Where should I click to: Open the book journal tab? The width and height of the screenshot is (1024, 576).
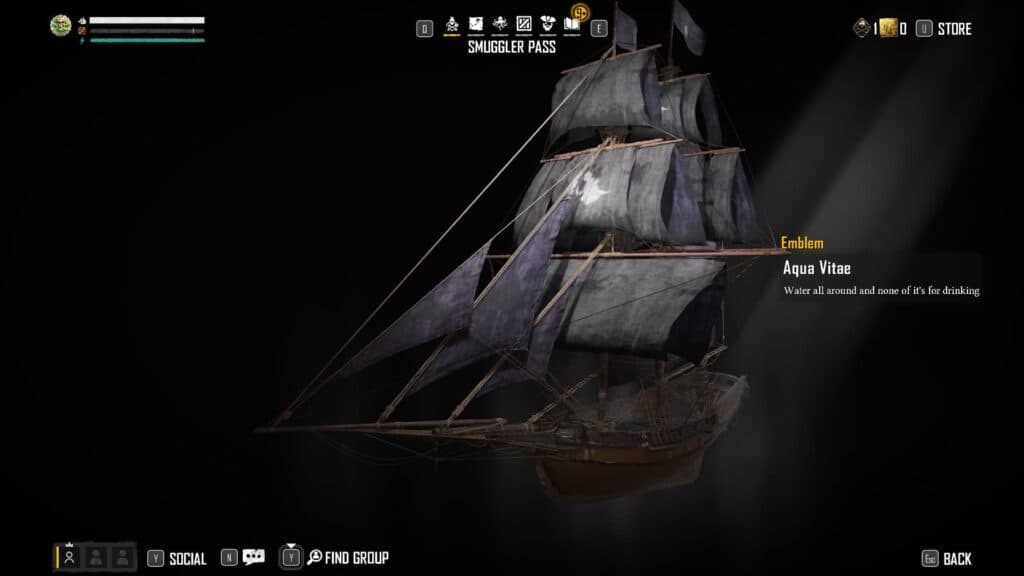(571, 26)
